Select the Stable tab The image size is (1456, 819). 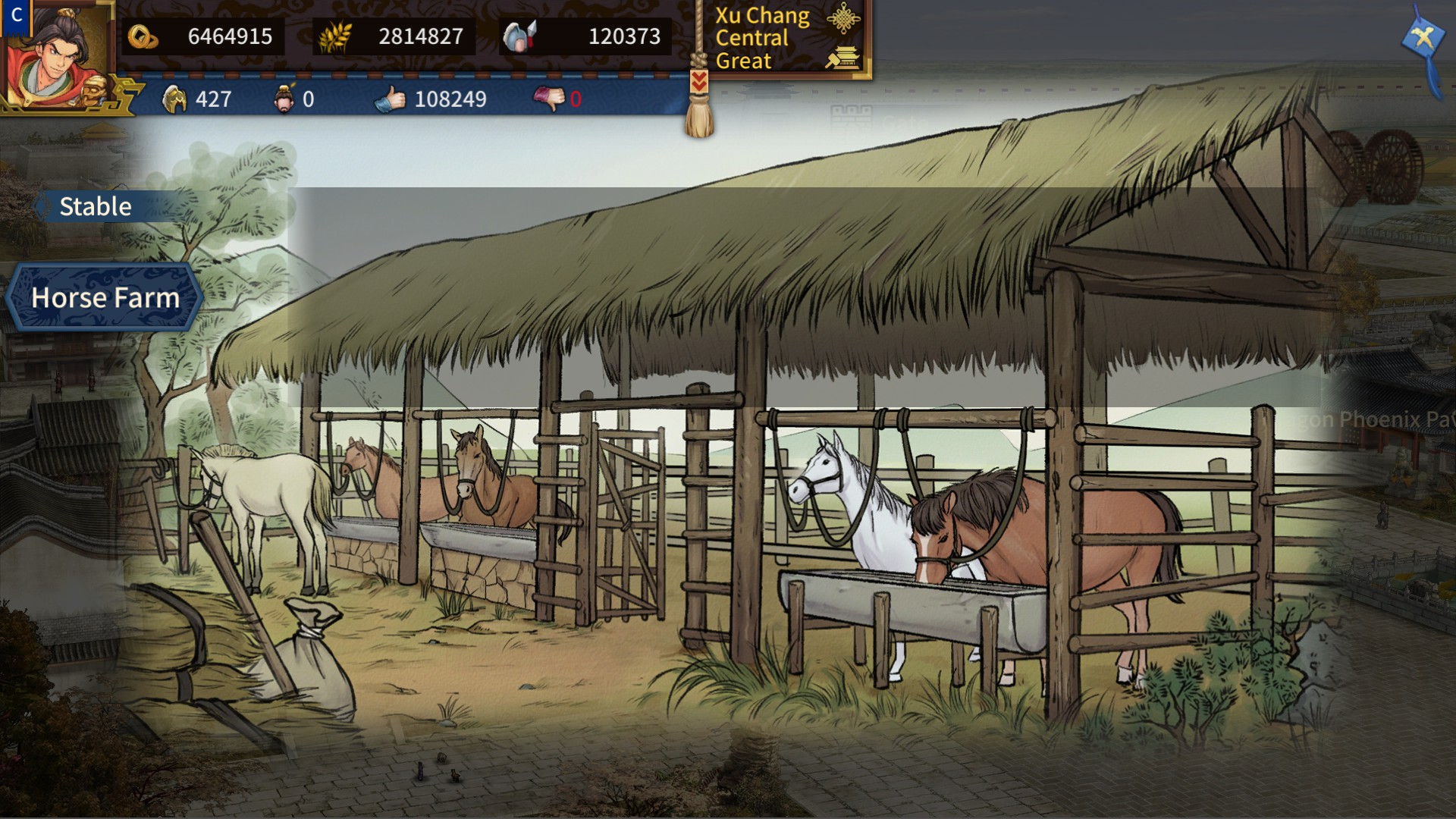[x=94, y=206]
